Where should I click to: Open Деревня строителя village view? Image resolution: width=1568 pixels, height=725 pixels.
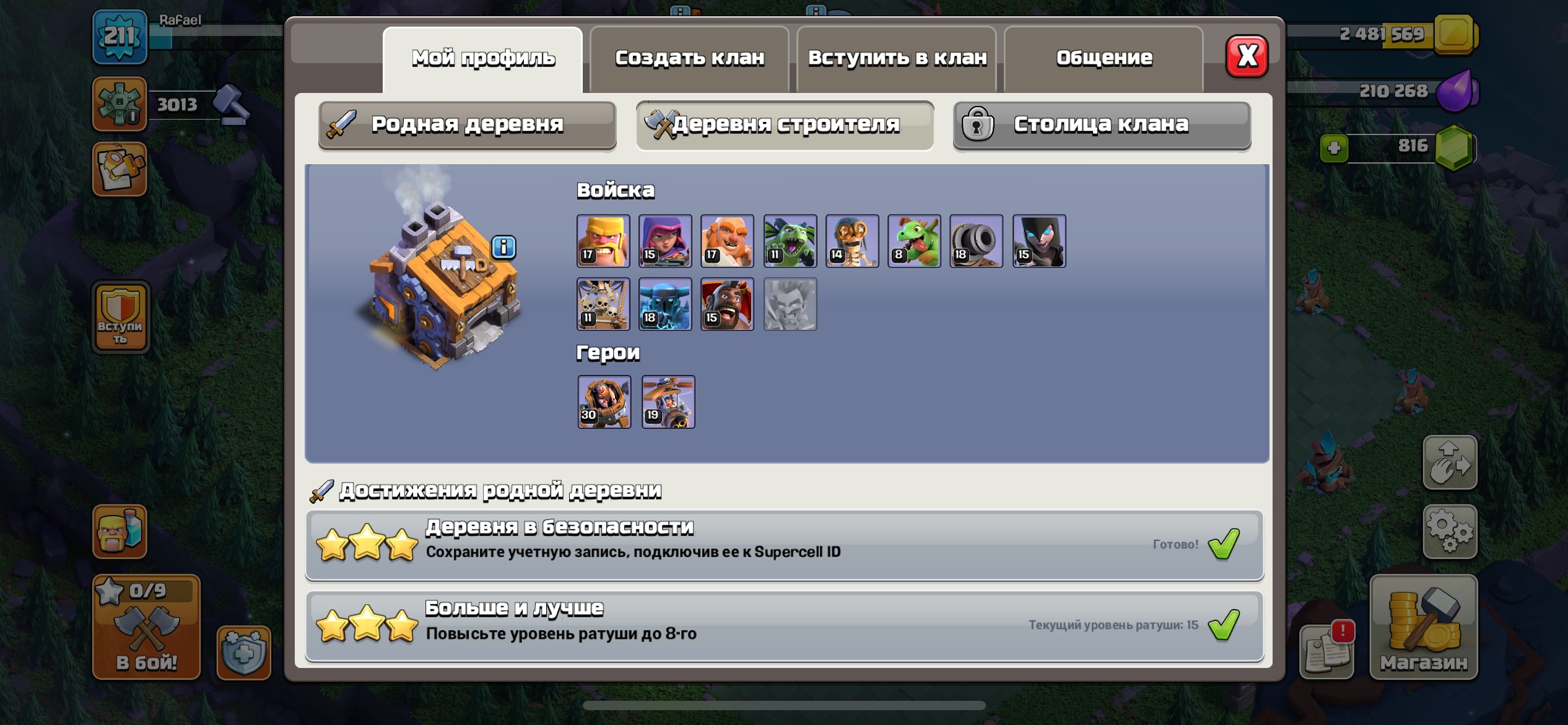[x=783, y=125]
